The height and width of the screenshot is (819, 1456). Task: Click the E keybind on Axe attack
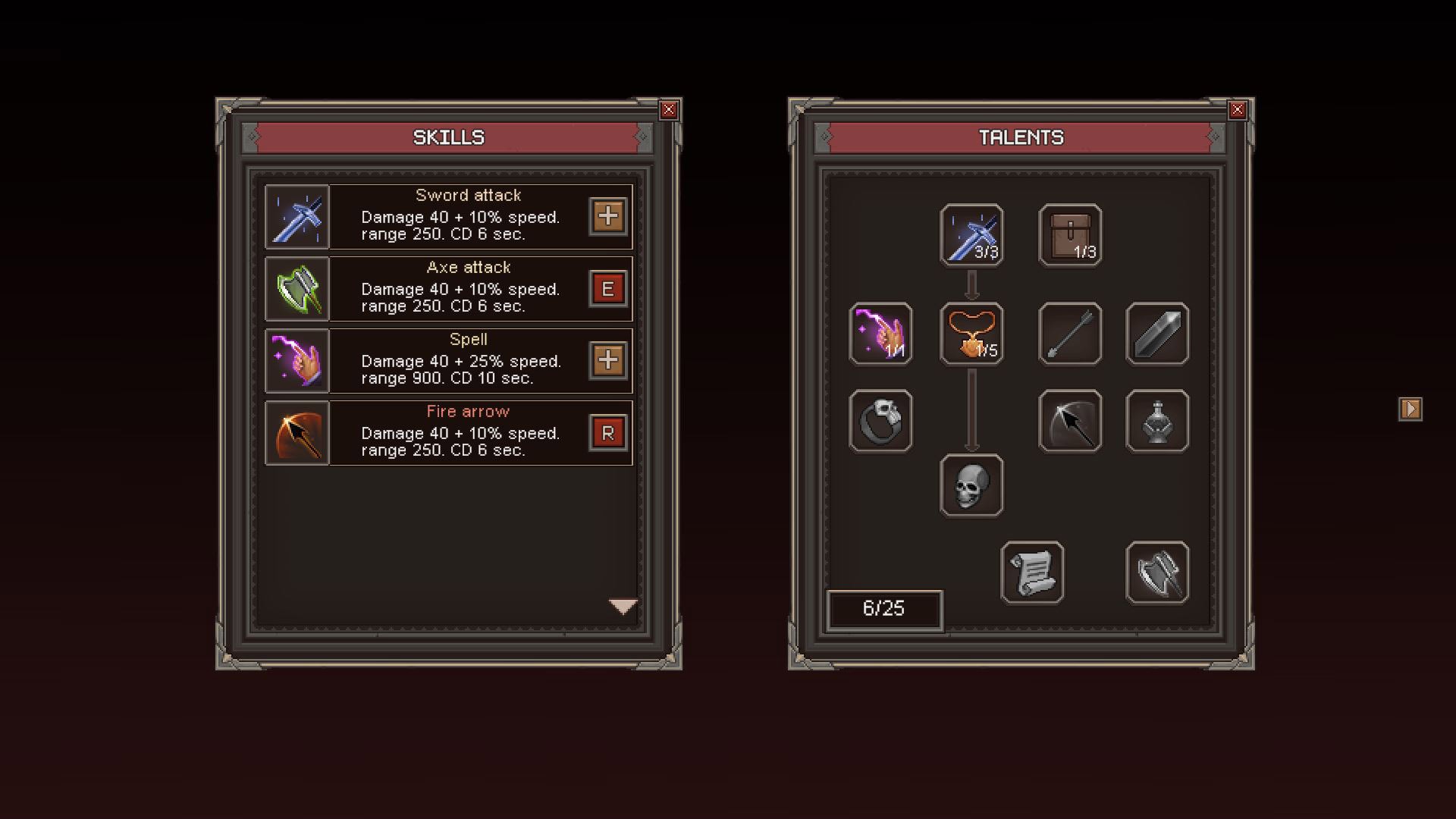(x=609, y=289)
